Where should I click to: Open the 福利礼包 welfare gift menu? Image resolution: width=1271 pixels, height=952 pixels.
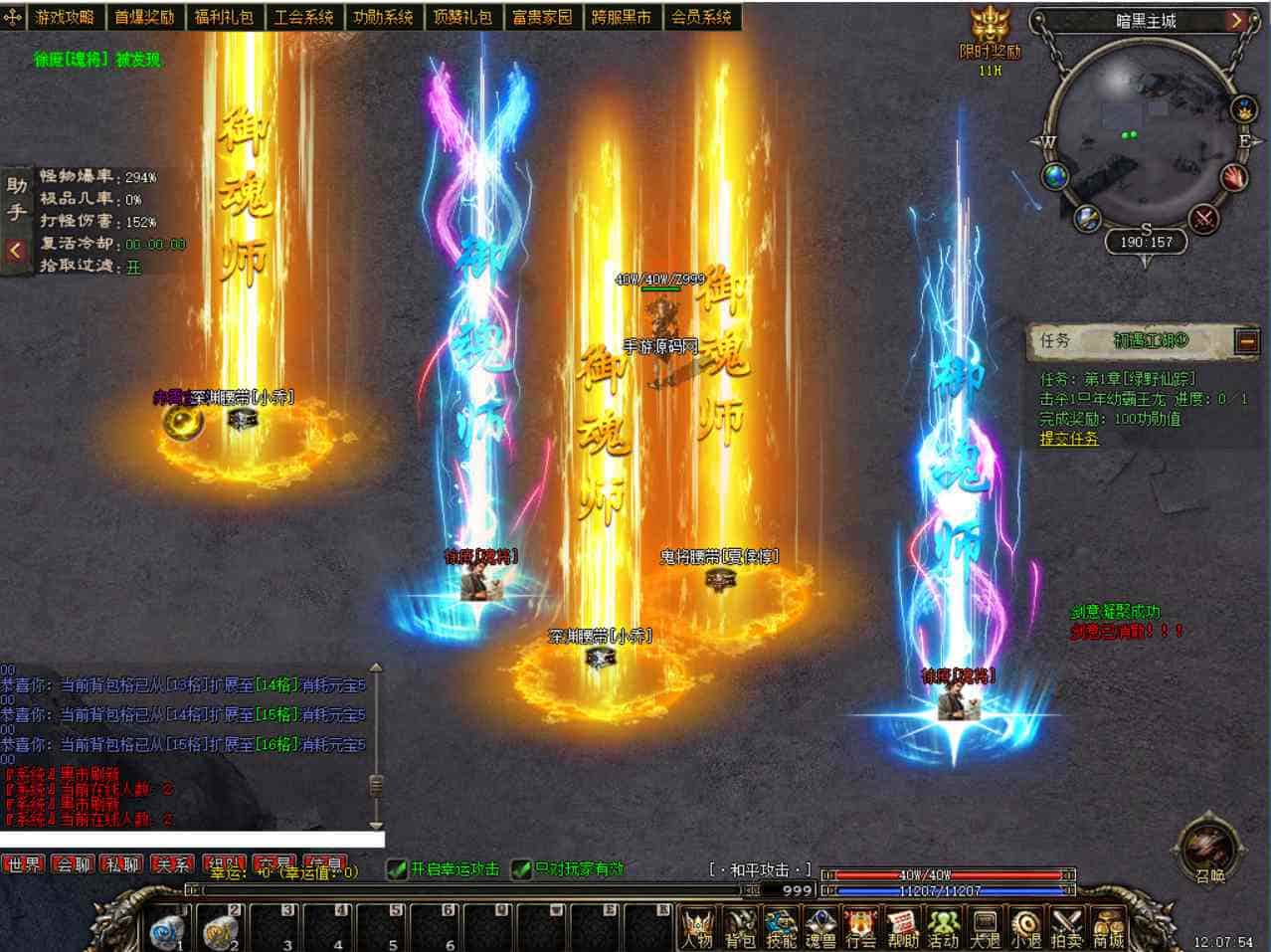pos(224,17)
